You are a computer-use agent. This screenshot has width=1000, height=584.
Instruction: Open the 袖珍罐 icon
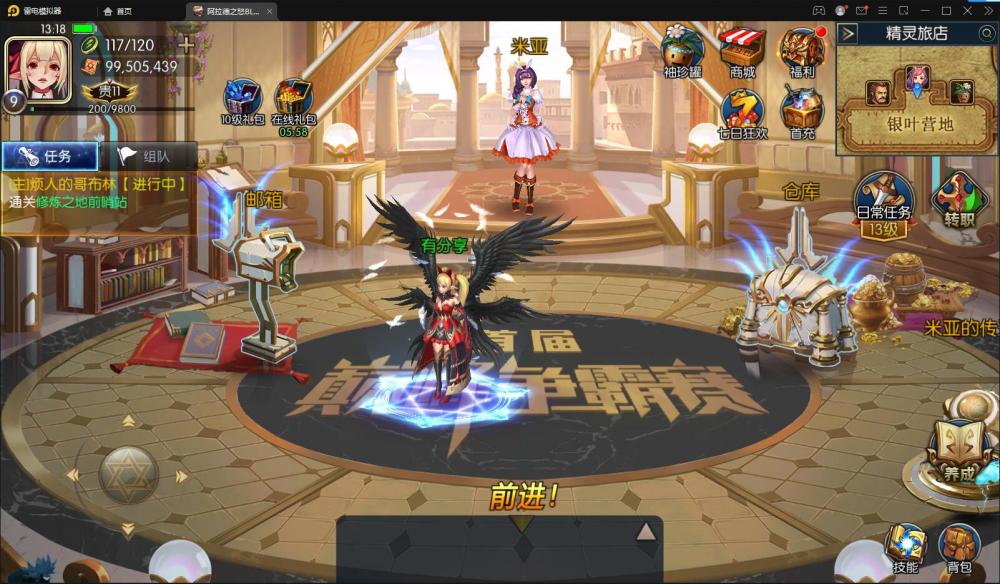[x=683, y=49]
